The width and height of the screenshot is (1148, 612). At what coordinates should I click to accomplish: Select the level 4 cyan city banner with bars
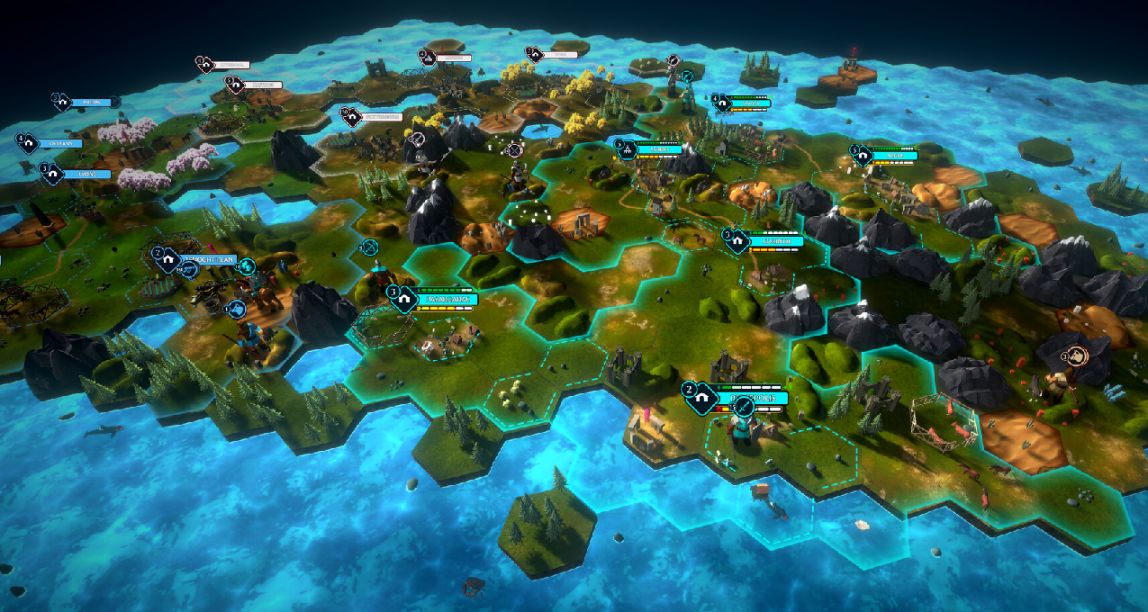(x=742, y=101)
